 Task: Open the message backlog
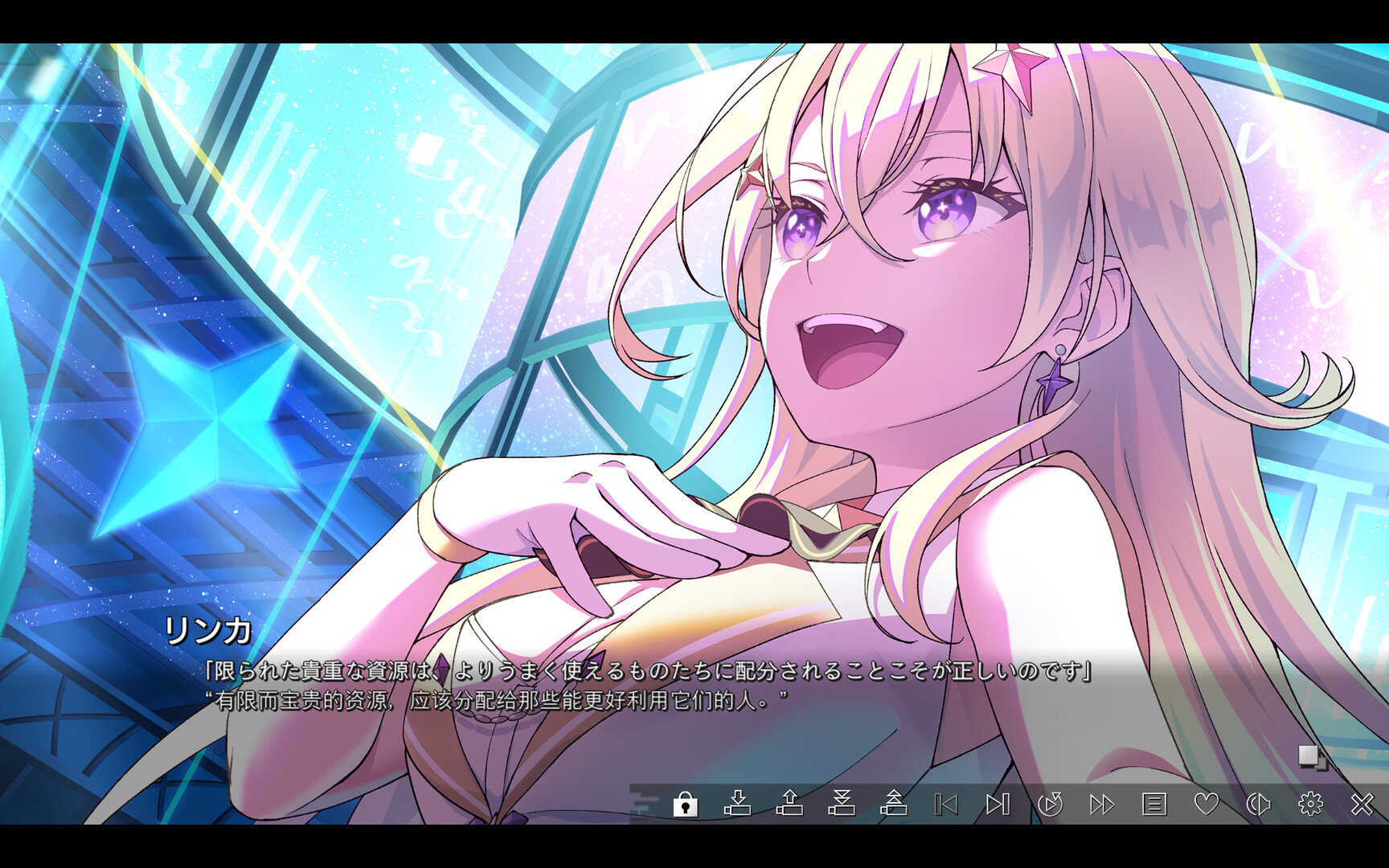[1154, 802]
